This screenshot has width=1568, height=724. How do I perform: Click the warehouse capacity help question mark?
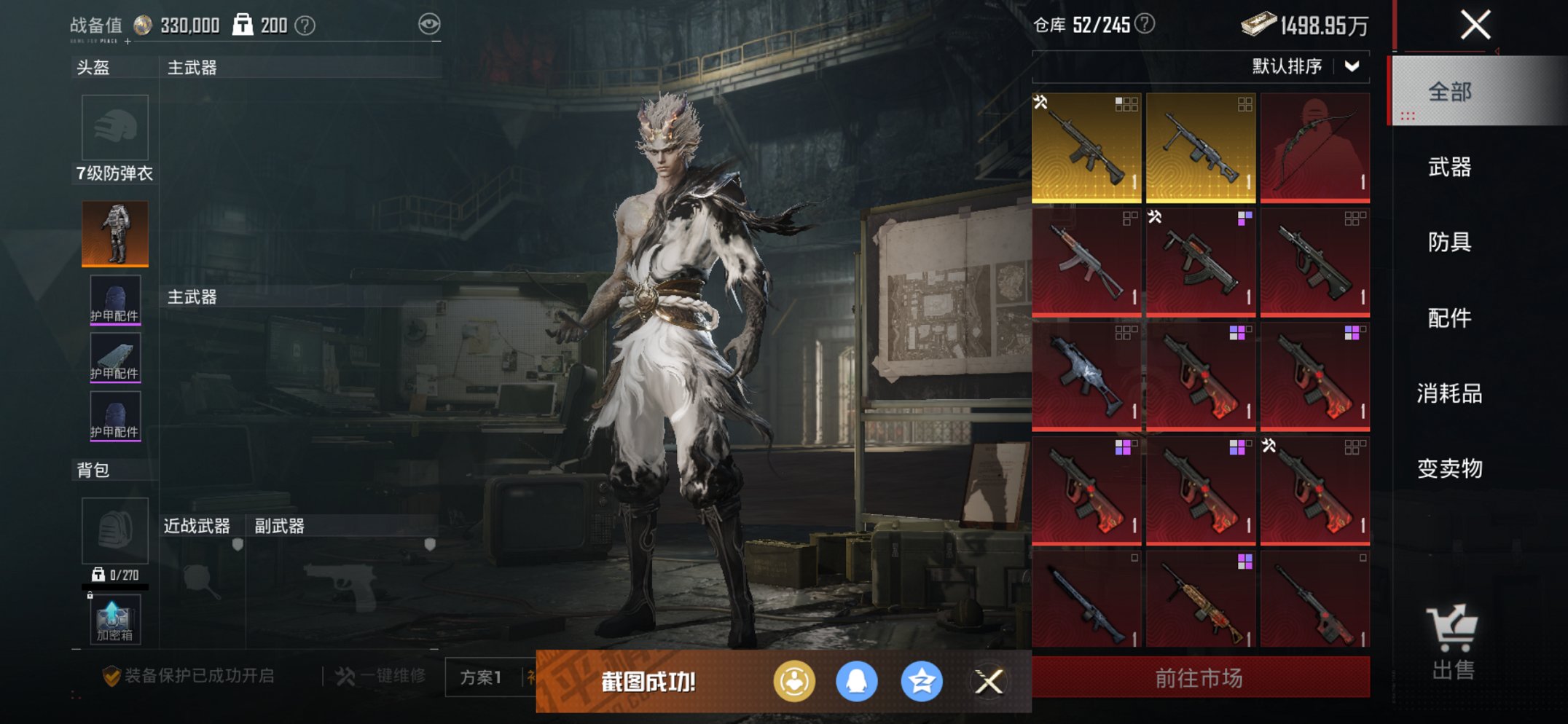click(x=1145, y=24)
